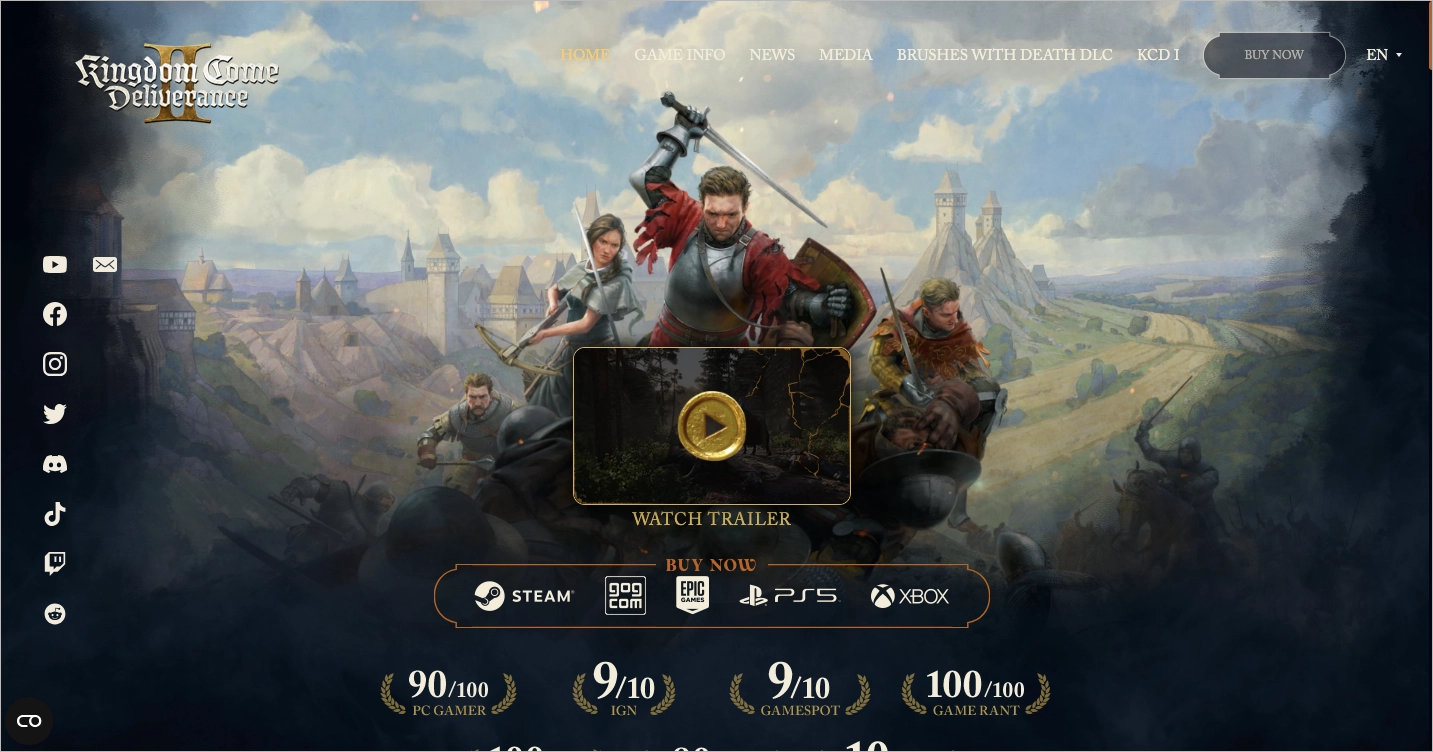Open the TikTok icon
The image size is (1433, 752).
click(55, 514)
